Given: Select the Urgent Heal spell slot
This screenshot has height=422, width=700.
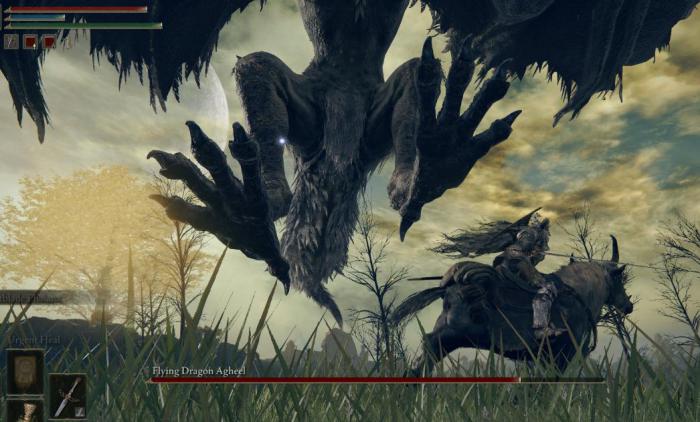Looking at the screenshot, I should pyautogui.click(x=25, y=372).
